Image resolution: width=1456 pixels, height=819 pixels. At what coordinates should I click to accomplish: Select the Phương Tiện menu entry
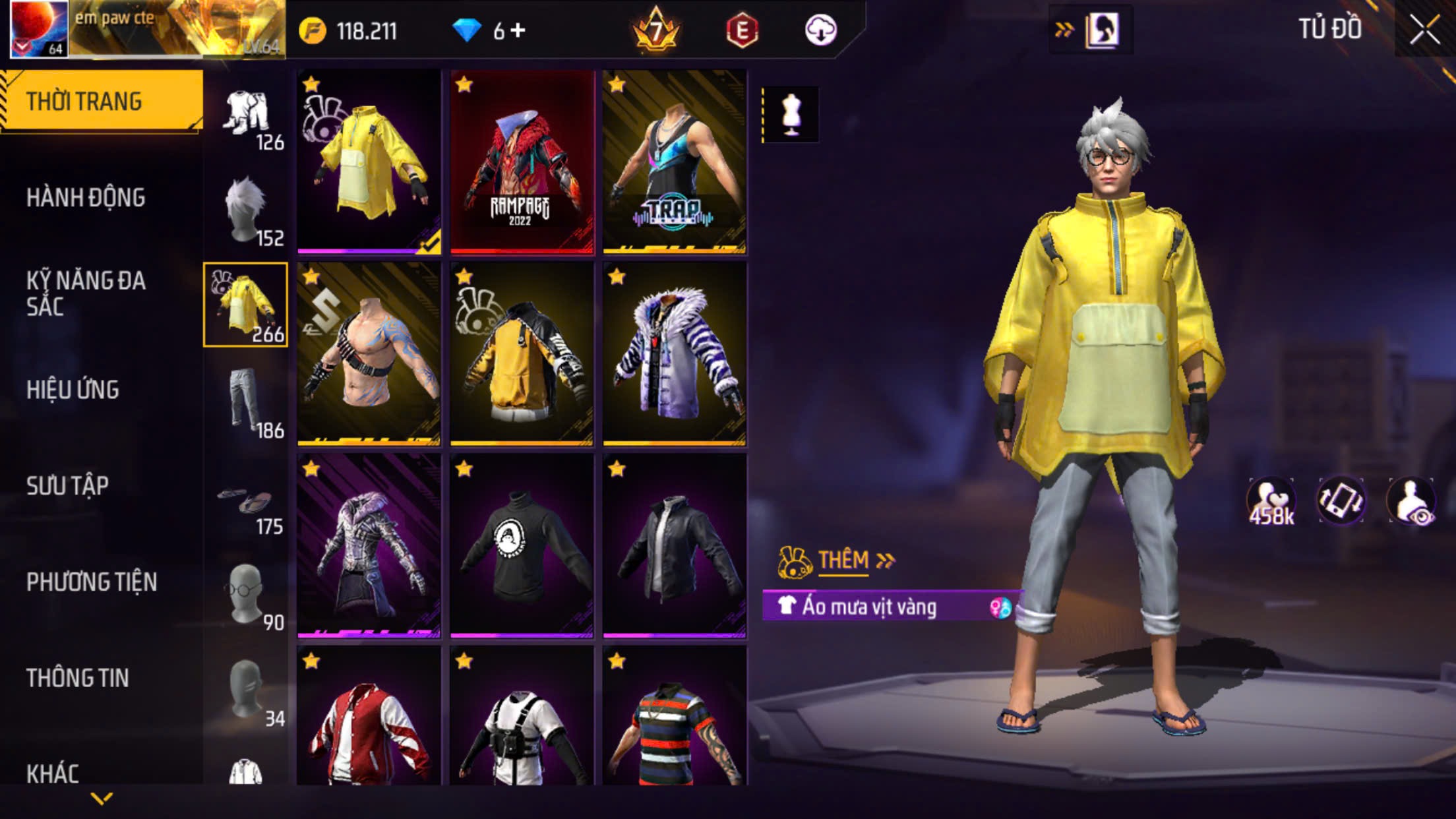click(x=92, y=582)
